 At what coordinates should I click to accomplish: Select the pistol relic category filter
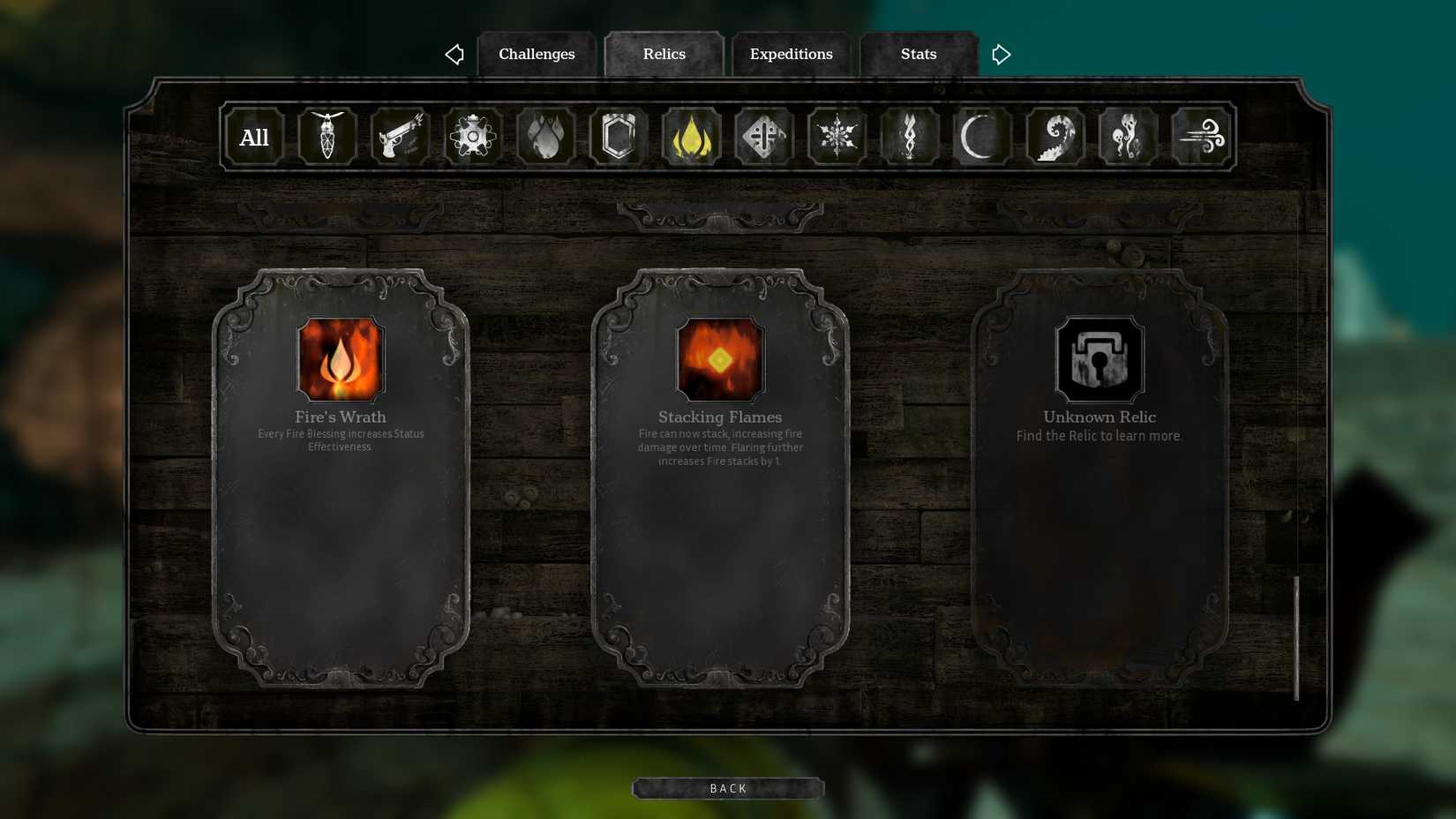click(400, 136)
